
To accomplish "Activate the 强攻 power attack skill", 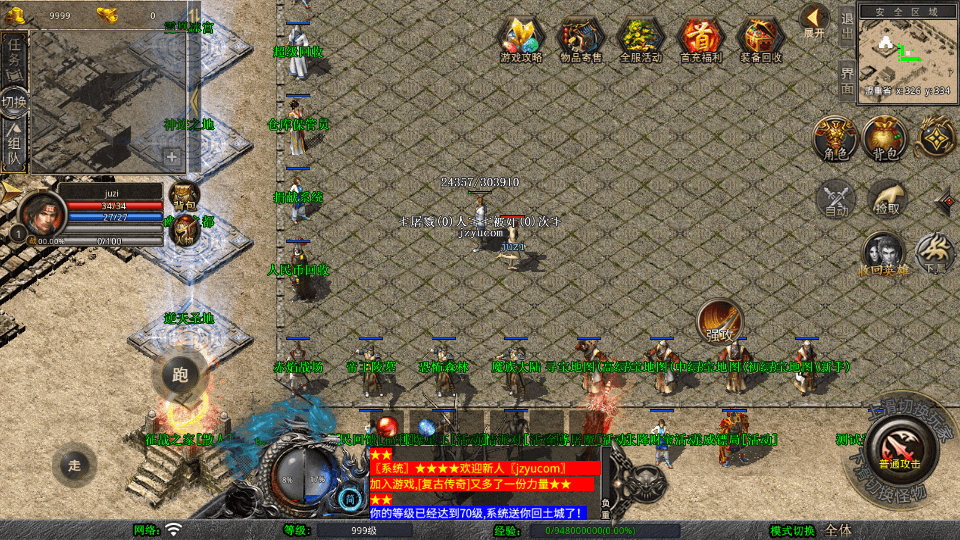I will point(720,321).
